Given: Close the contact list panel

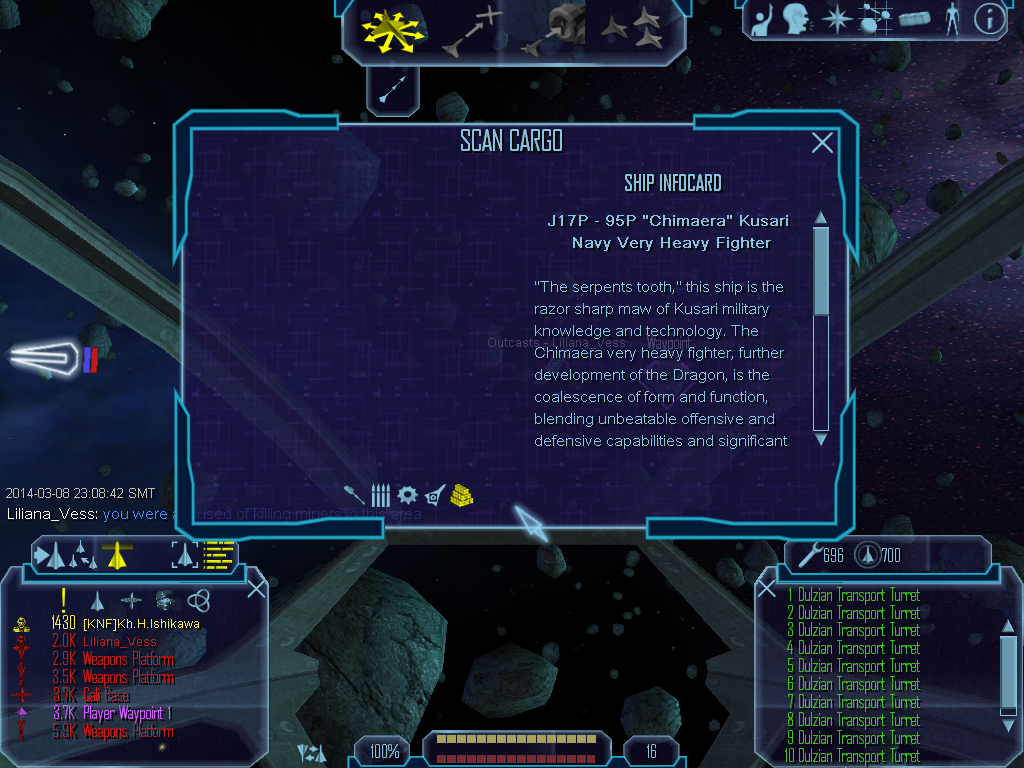Looking at the screenshot, I should 256,589.
